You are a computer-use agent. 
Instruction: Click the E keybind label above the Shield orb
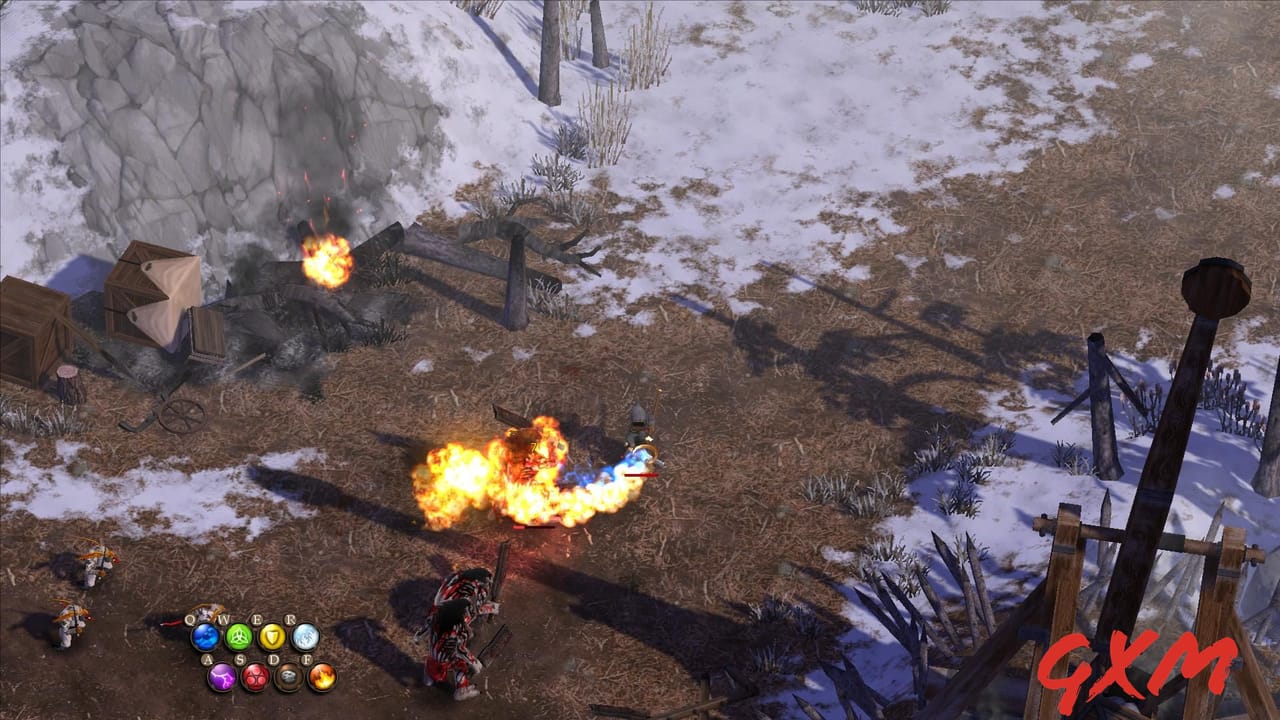click(258, 618)
